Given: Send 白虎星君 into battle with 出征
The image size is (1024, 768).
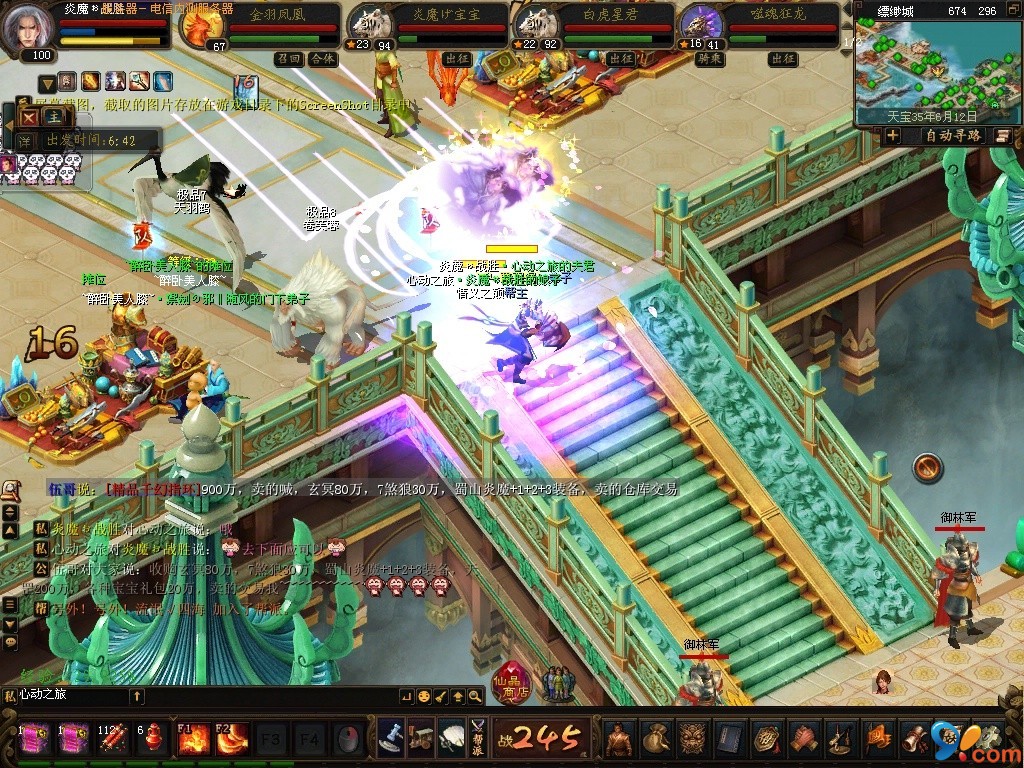Looking at the screenshot, I should coord(620,59).
